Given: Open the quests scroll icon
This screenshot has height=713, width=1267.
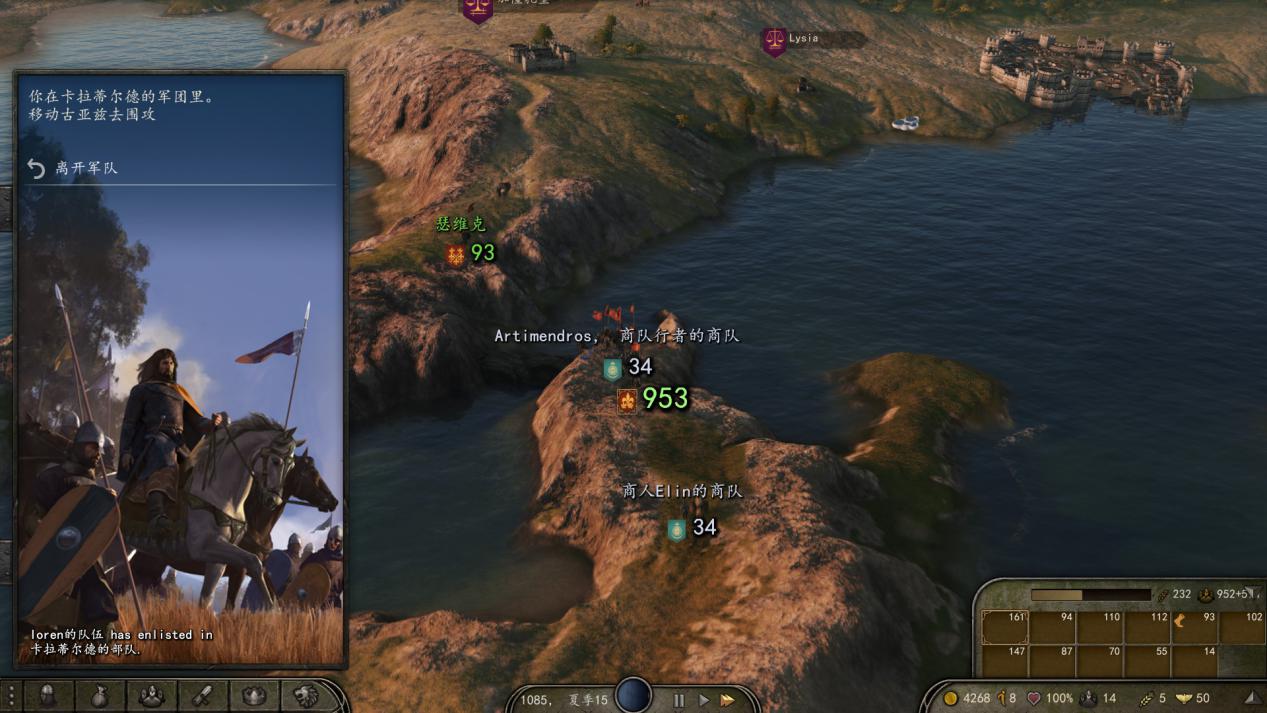Looking at the screenshot, I should pyautogui.click(x=203, y=695).
